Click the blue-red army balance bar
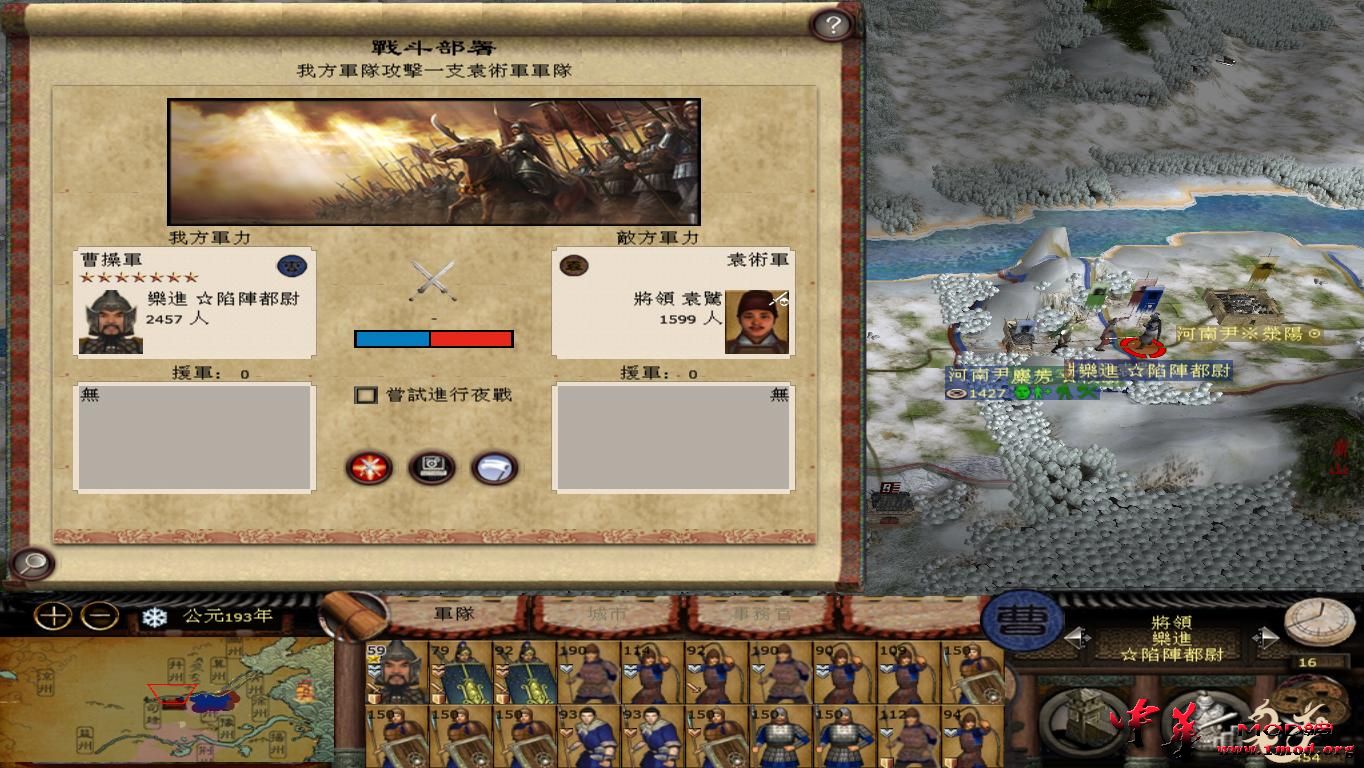Screen dimensions: 1364x768 432,338
